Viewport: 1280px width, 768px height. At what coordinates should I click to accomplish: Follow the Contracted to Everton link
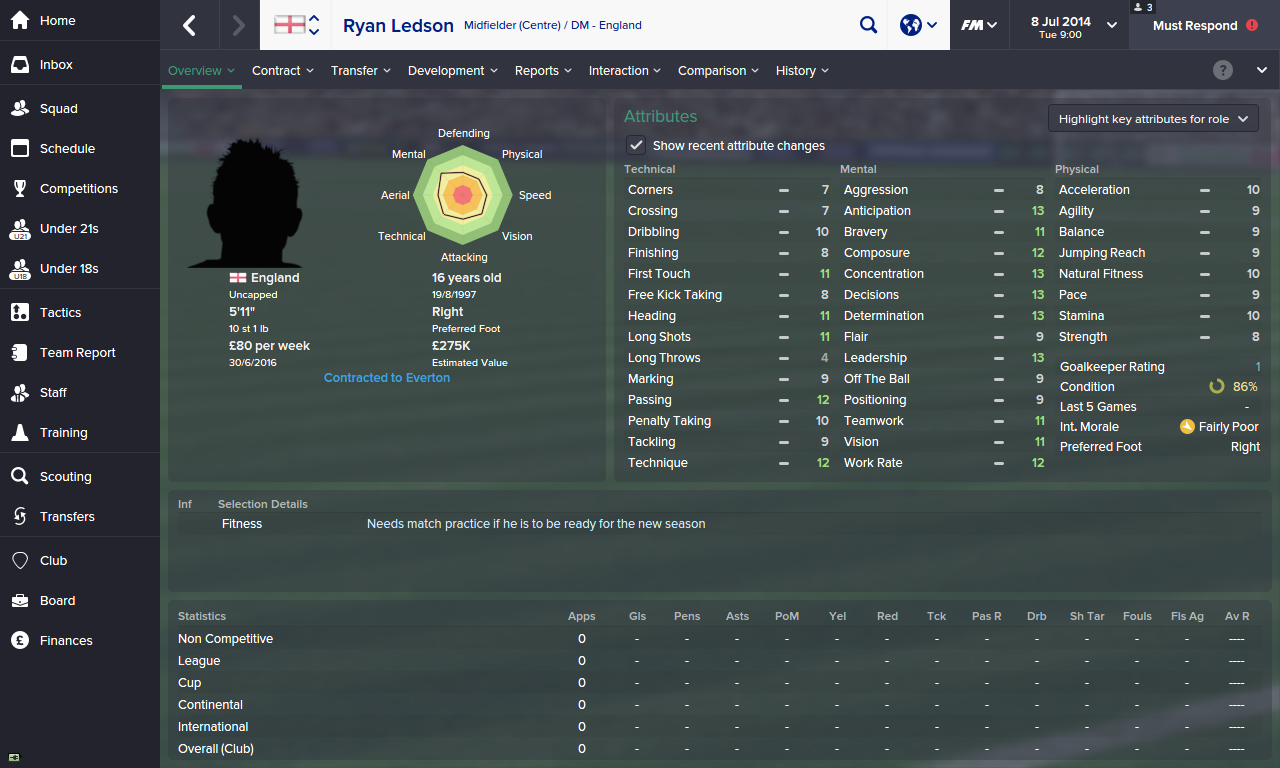[x=386, y=377]
